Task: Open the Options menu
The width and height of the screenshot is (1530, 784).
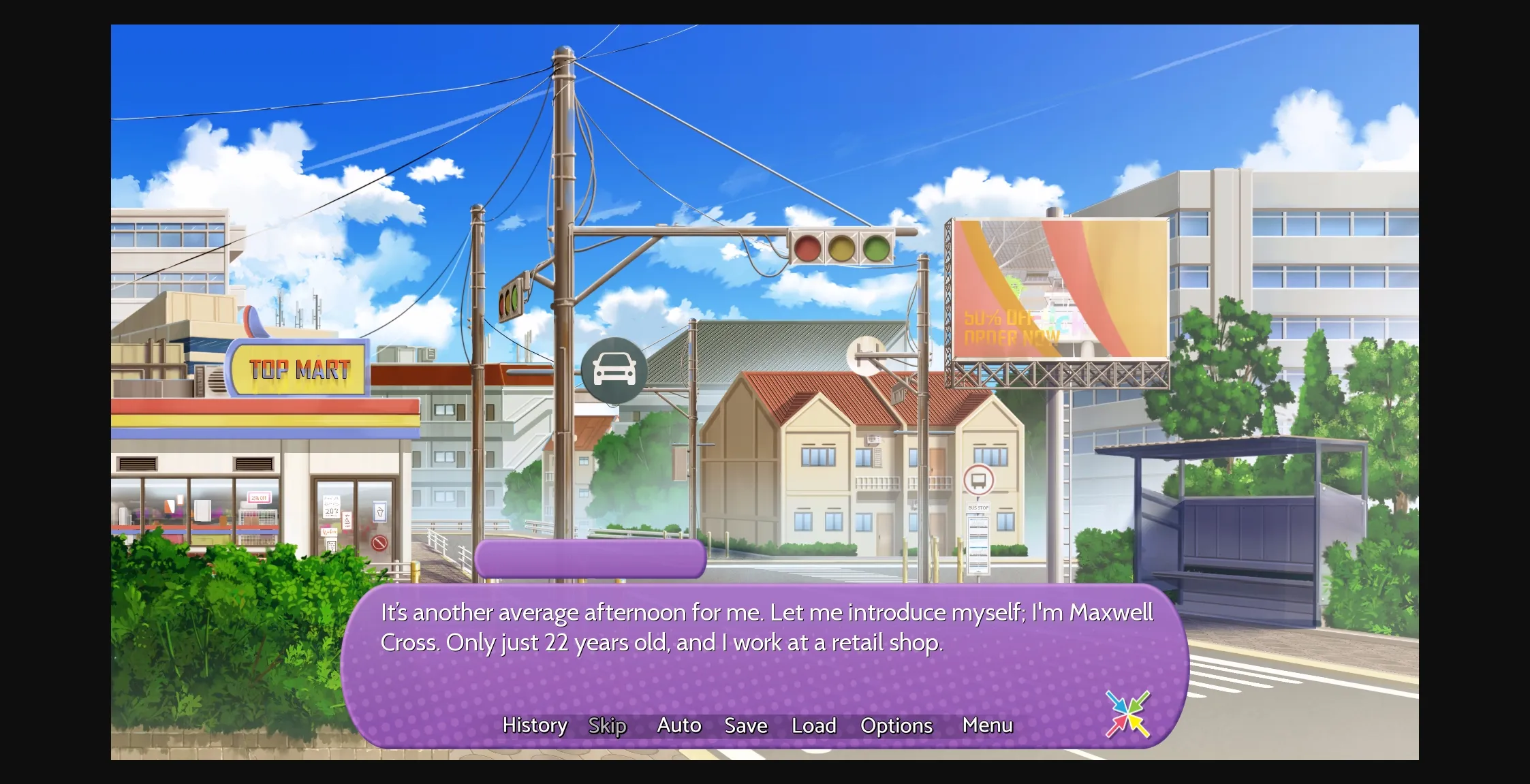Action: (896, 726)
